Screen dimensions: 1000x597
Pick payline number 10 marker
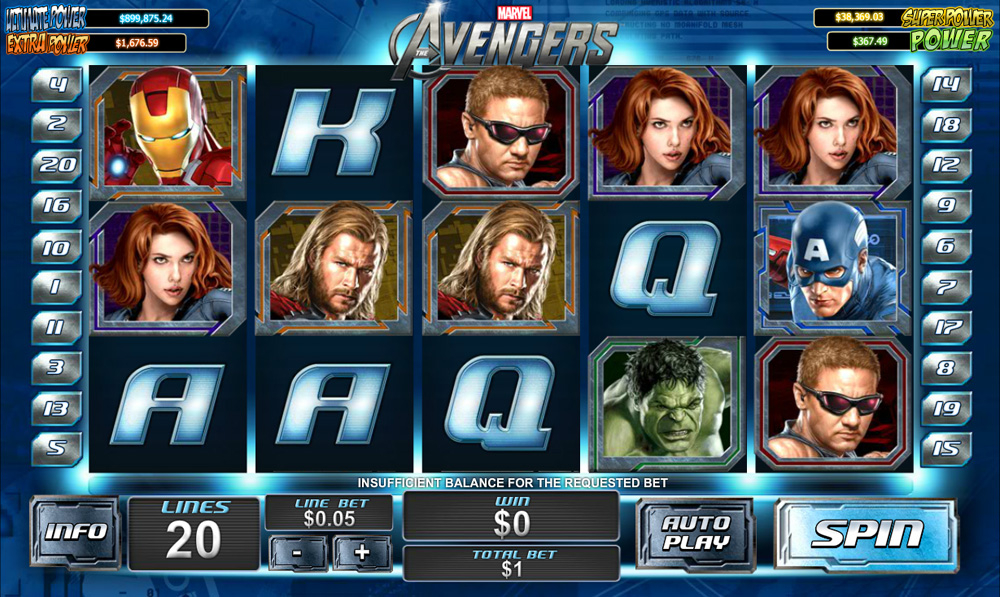(57, 247)
